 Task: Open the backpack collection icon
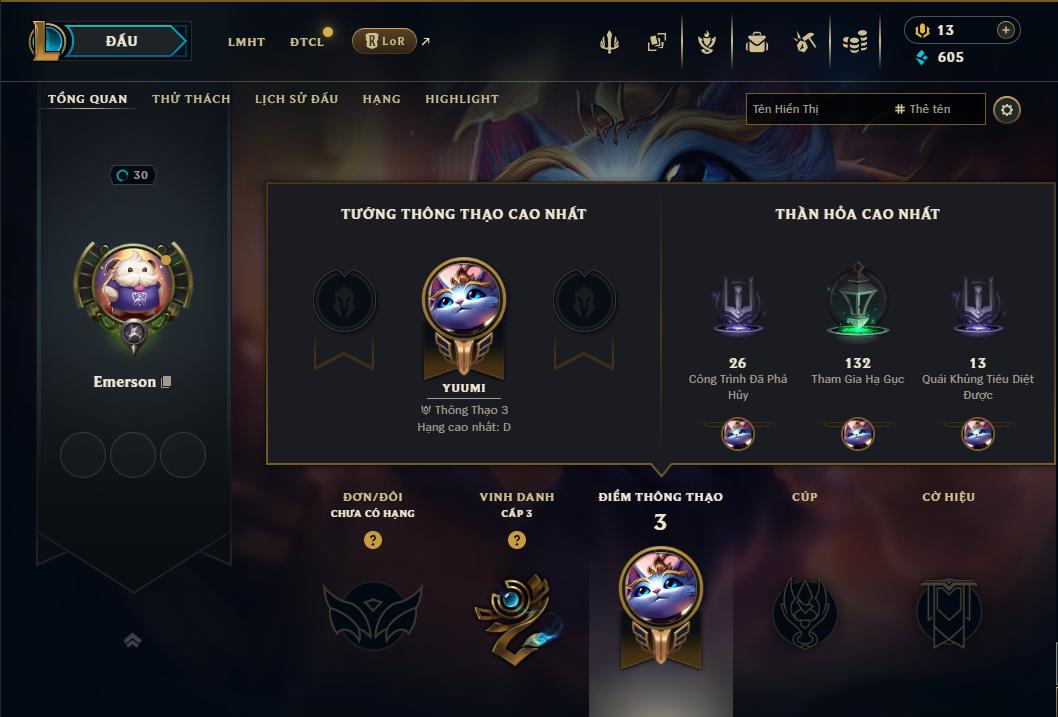[756, 42]
